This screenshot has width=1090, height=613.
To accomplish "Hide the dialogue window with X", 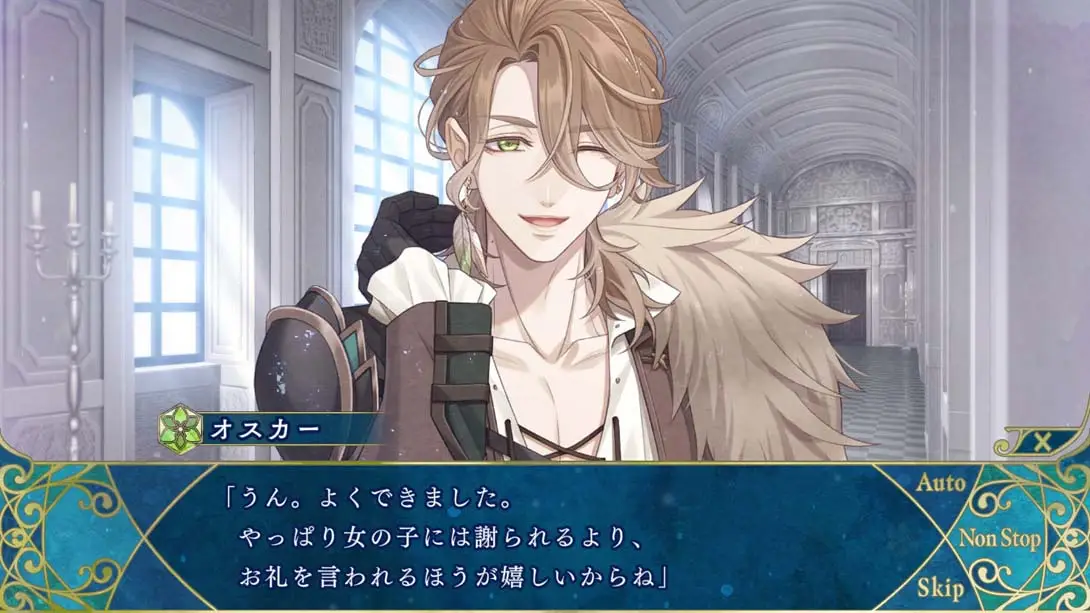I will pyautogui.click(x=1042, y=442).
